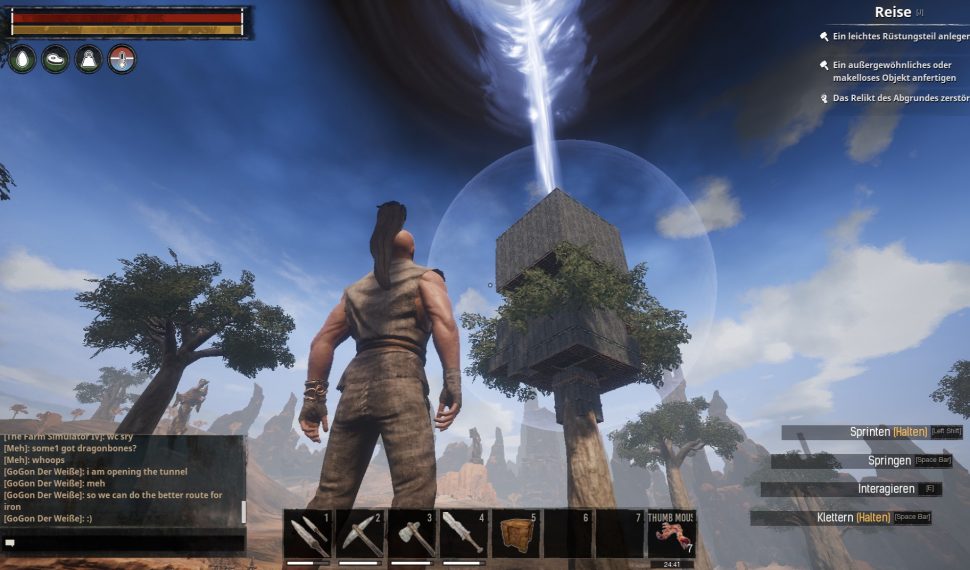This screenshot has height=570, width=970.
Task: Select the light armor piece journey step
Action: (900, 36)
